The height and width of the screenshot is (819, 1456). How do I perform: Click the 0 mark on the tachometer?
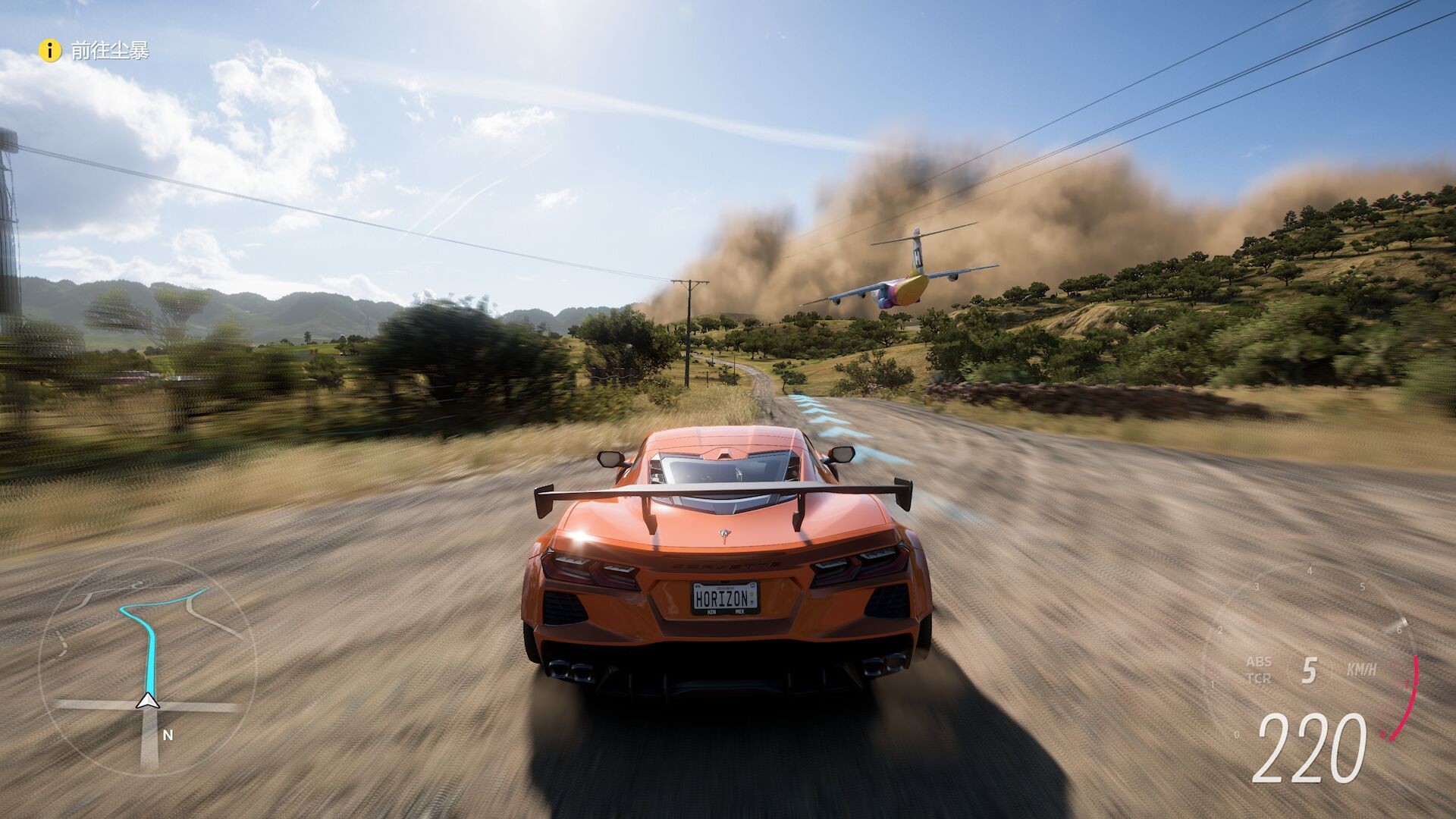[1236, 734]
